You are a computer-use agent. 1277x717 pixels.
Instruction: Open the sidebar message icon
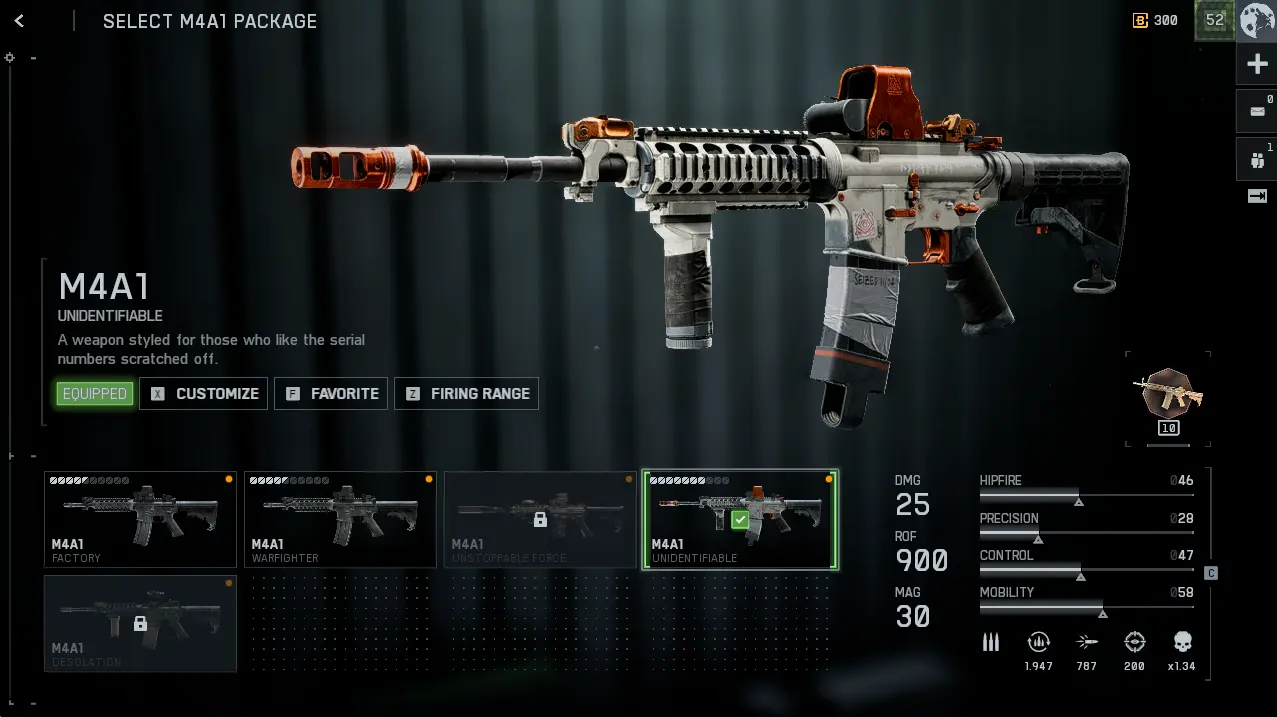pos(1257,111)
